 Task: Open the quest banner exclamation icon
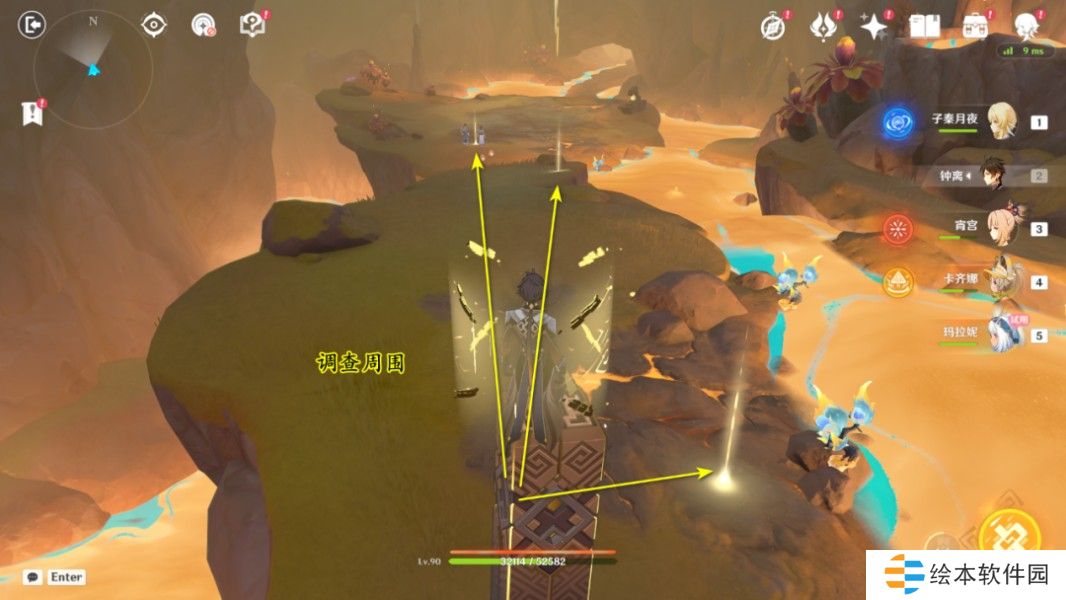click(x=32, y=113)
